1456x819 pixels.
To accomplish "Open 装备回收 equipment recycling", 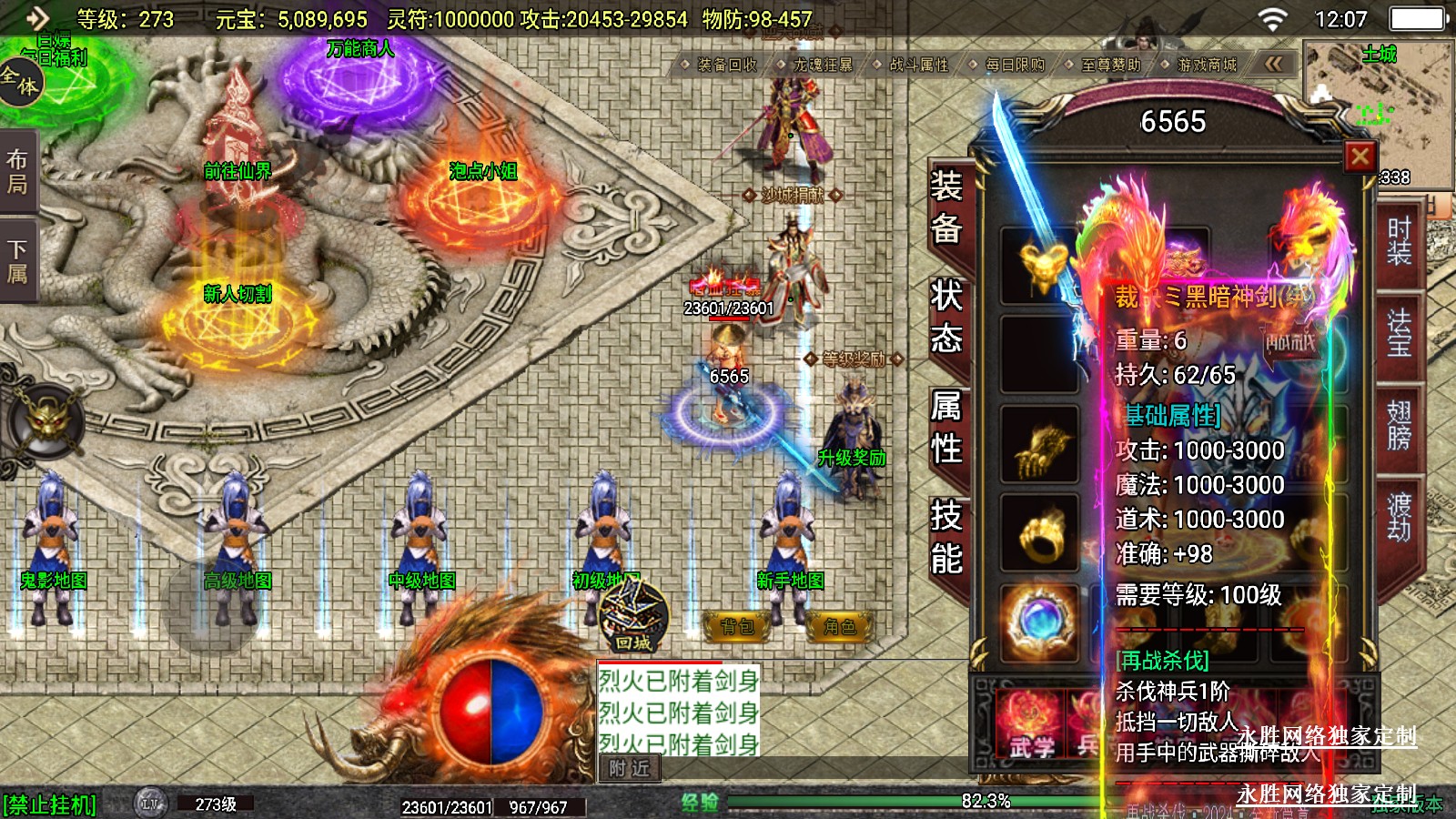I will pos(726,65).
